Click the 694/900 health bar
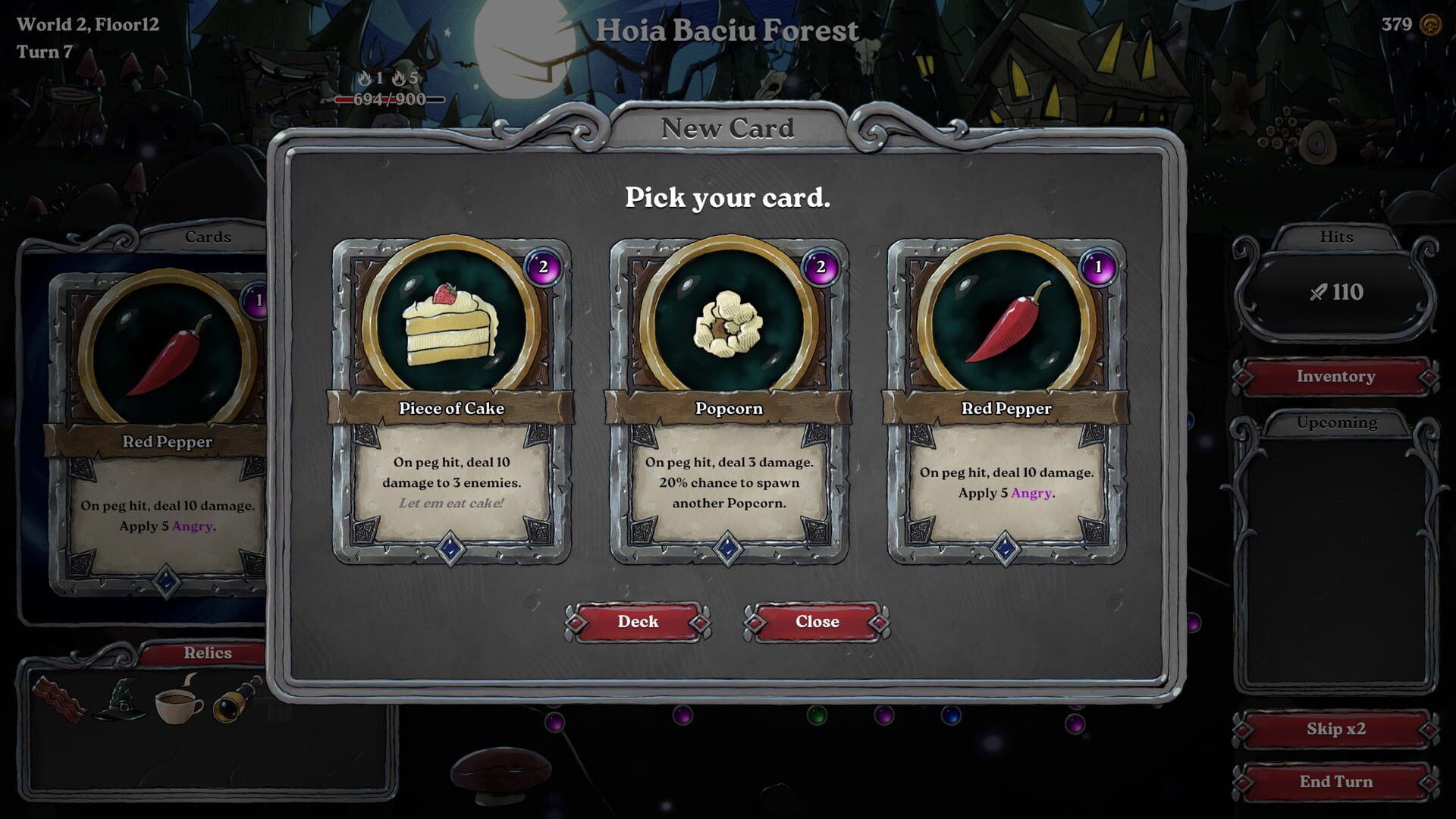The height and width of the screenshot is (819, 1456). click(x=390, y=99)
